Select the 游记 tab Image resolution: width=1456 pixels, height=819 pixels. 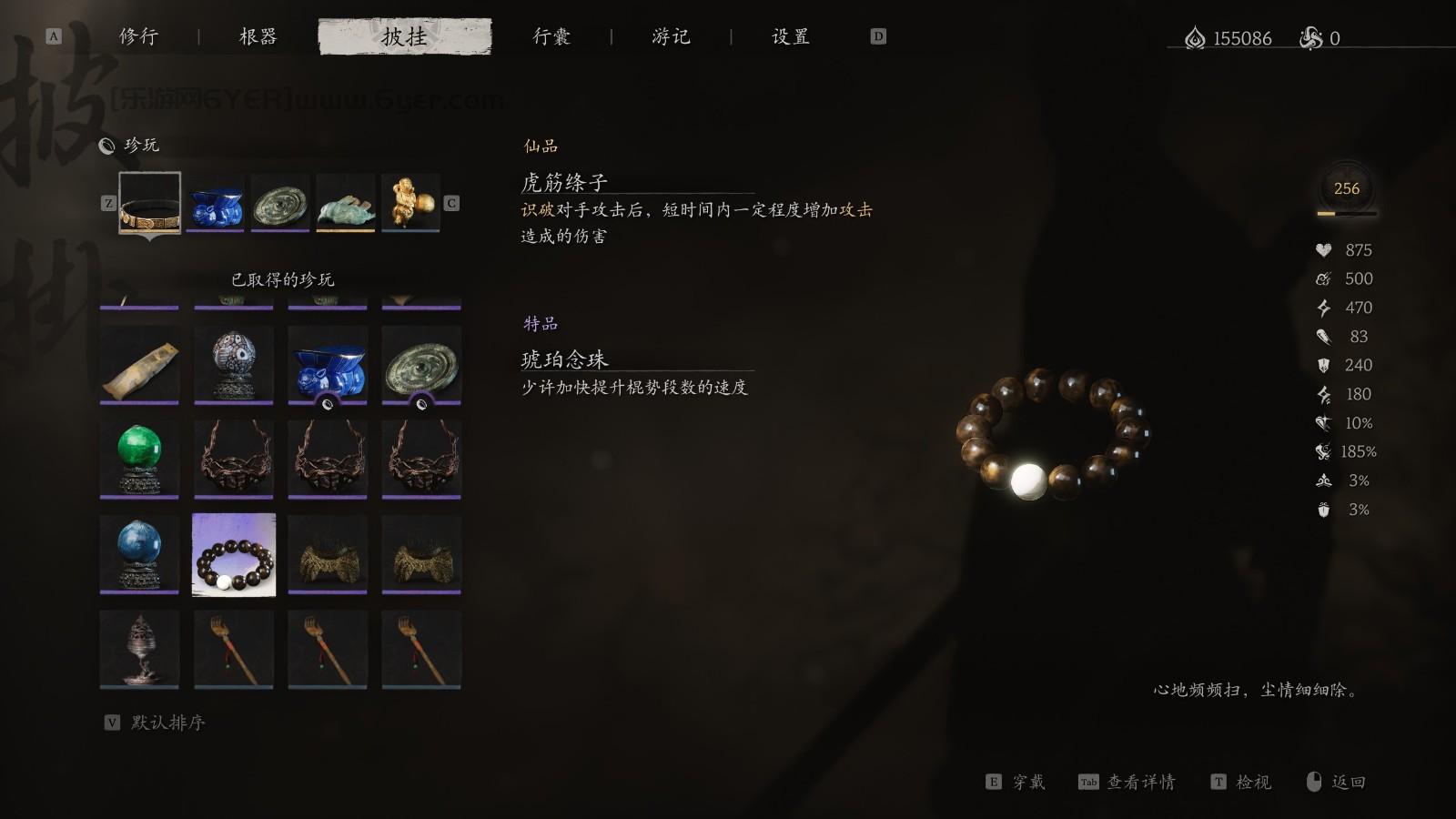pyautogui.click(x=672, y=36)
